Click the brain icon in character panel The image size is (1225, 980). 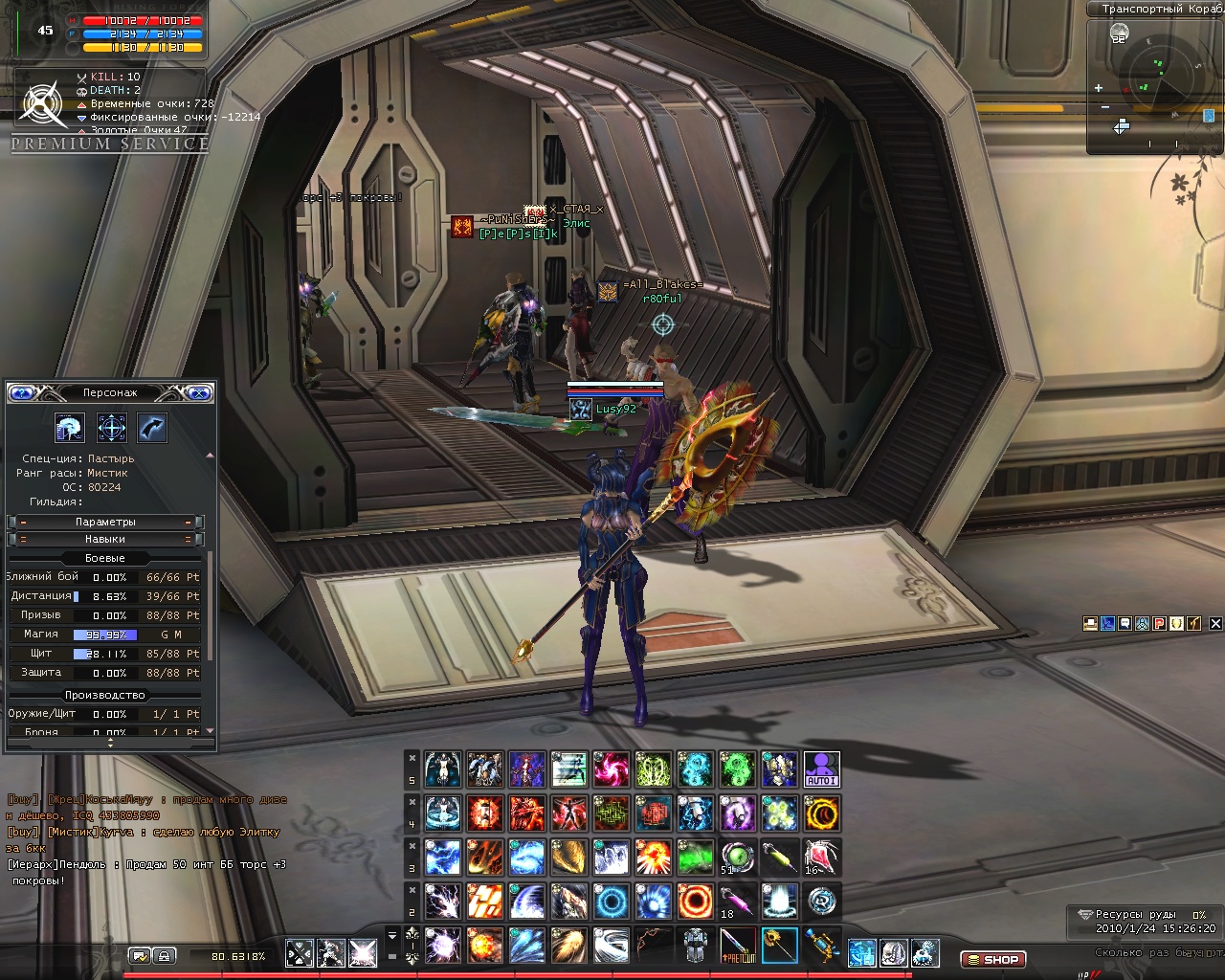70,428
